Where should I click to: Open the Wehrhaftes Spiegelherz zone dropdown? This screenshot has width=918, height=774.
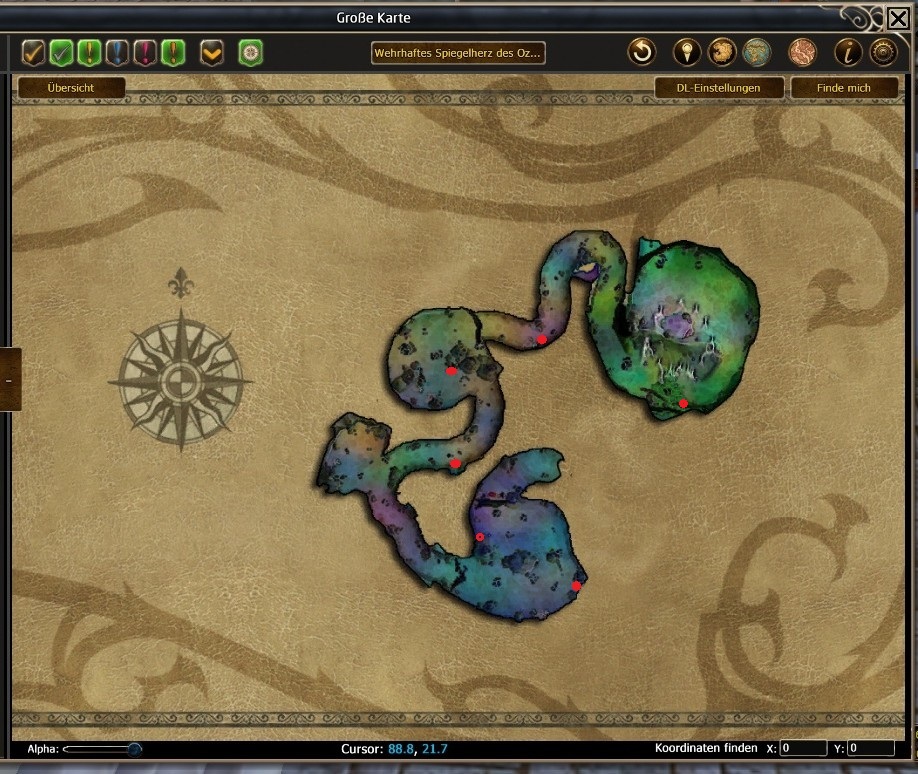(459, 52)
